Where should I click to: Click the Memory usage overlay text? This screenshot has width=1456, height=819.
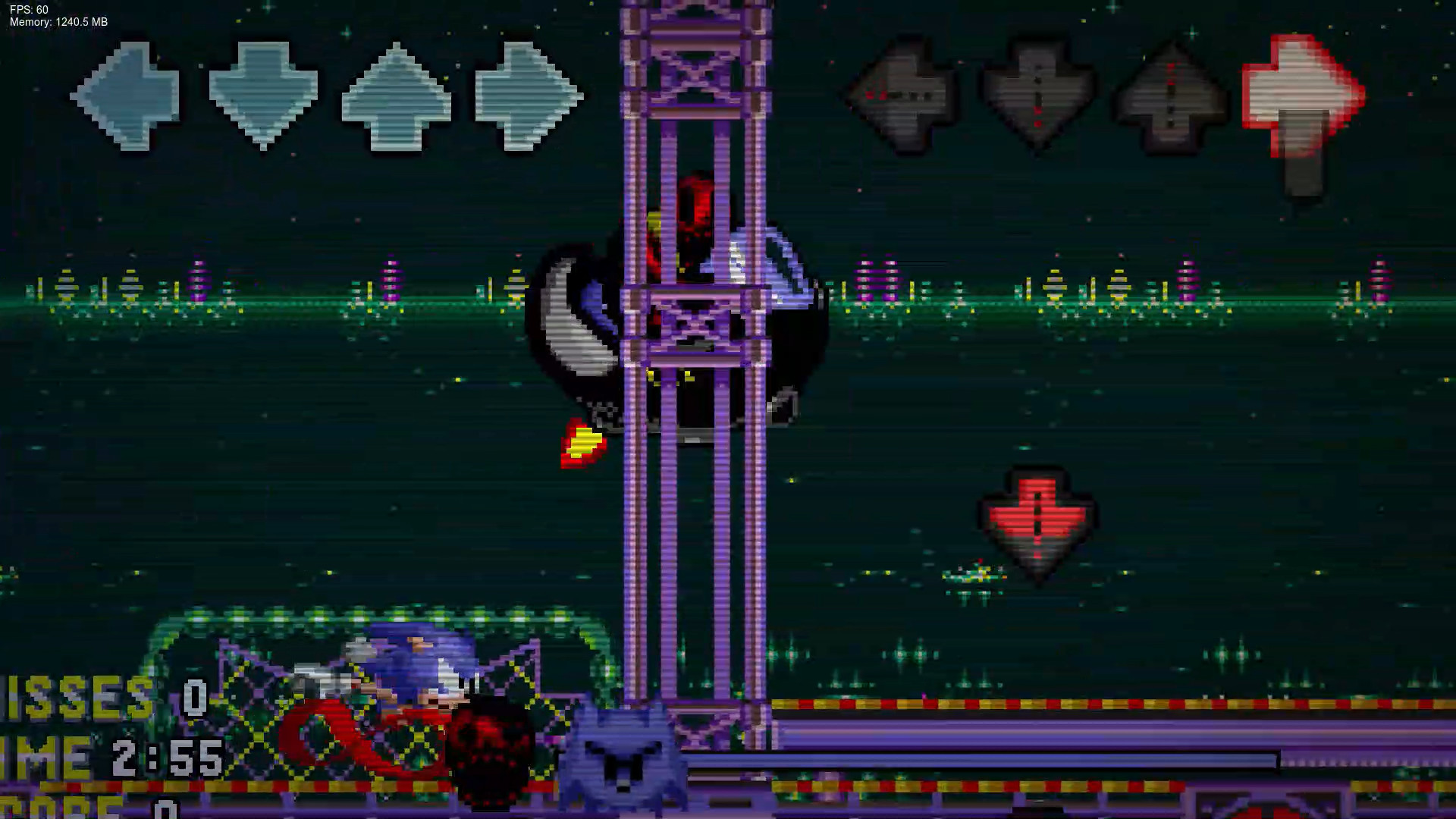[x=57, y=22]
